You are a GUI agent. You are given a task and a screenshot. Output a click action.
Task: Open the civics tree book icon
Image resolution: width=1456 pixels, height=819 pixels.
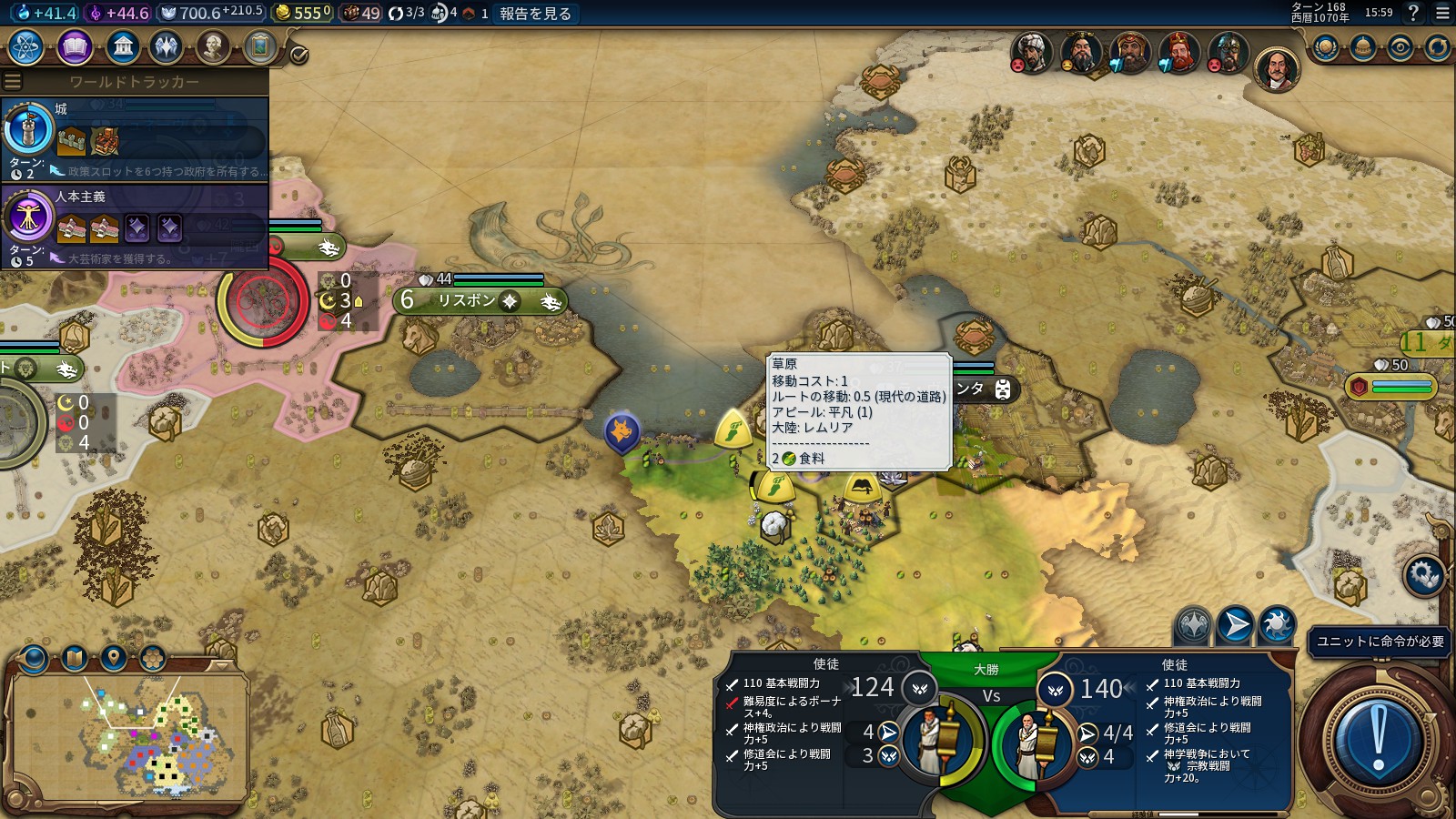75,46
